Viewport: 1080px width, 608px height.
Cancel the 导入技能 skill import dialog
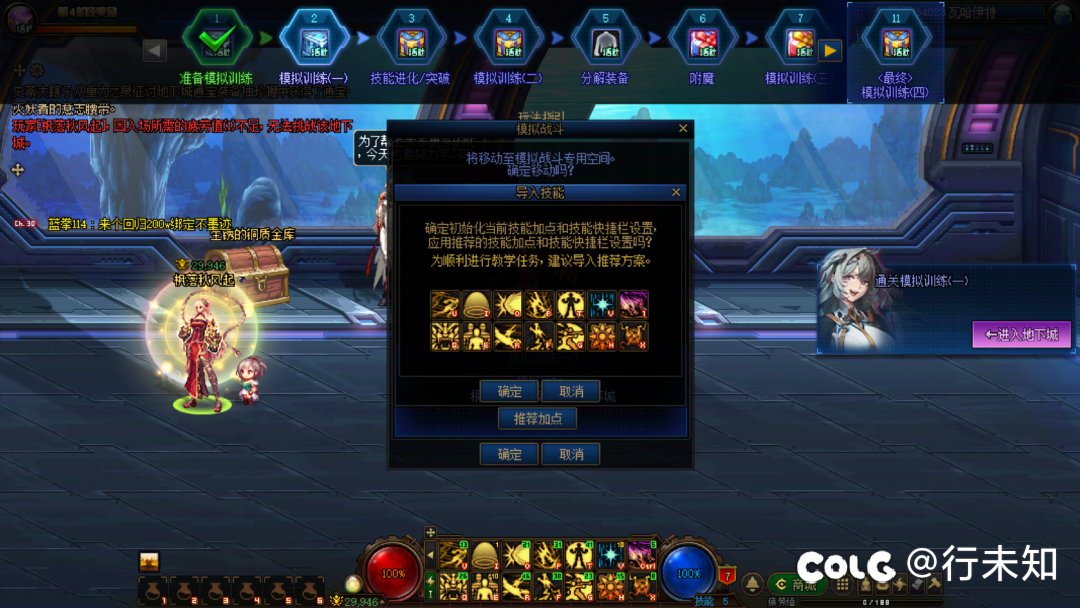pyautogui.click(x=571, y=391)
